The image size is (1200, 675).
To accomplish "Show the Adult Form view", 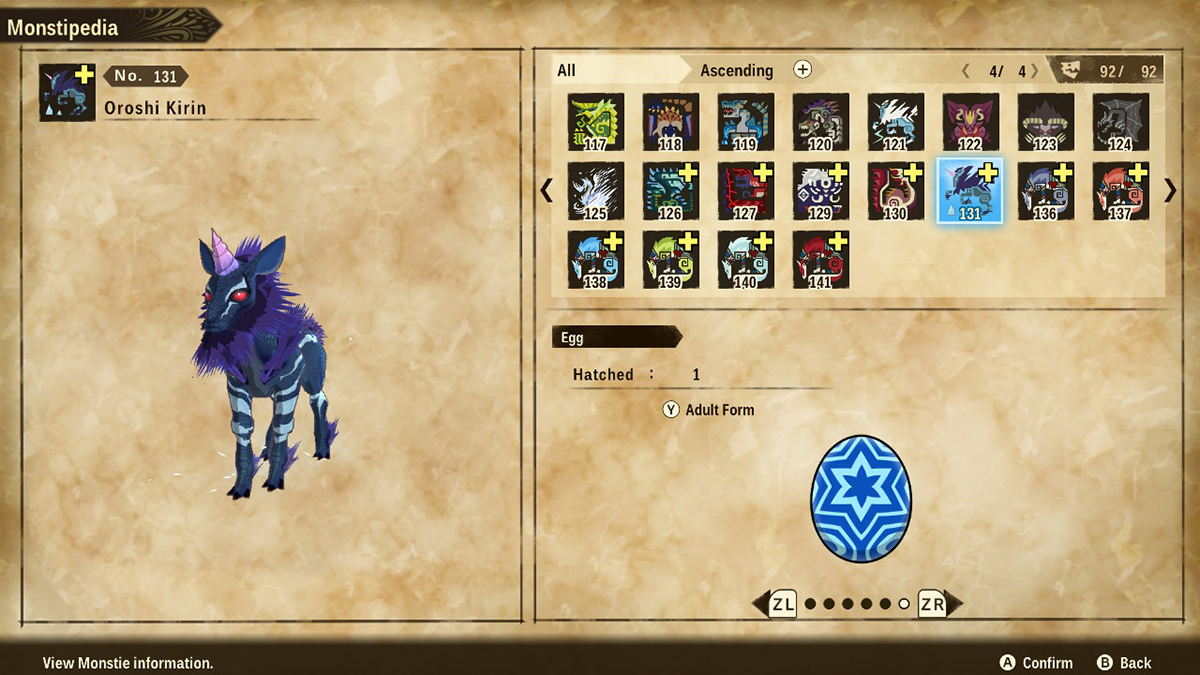I will click(708, 410).
